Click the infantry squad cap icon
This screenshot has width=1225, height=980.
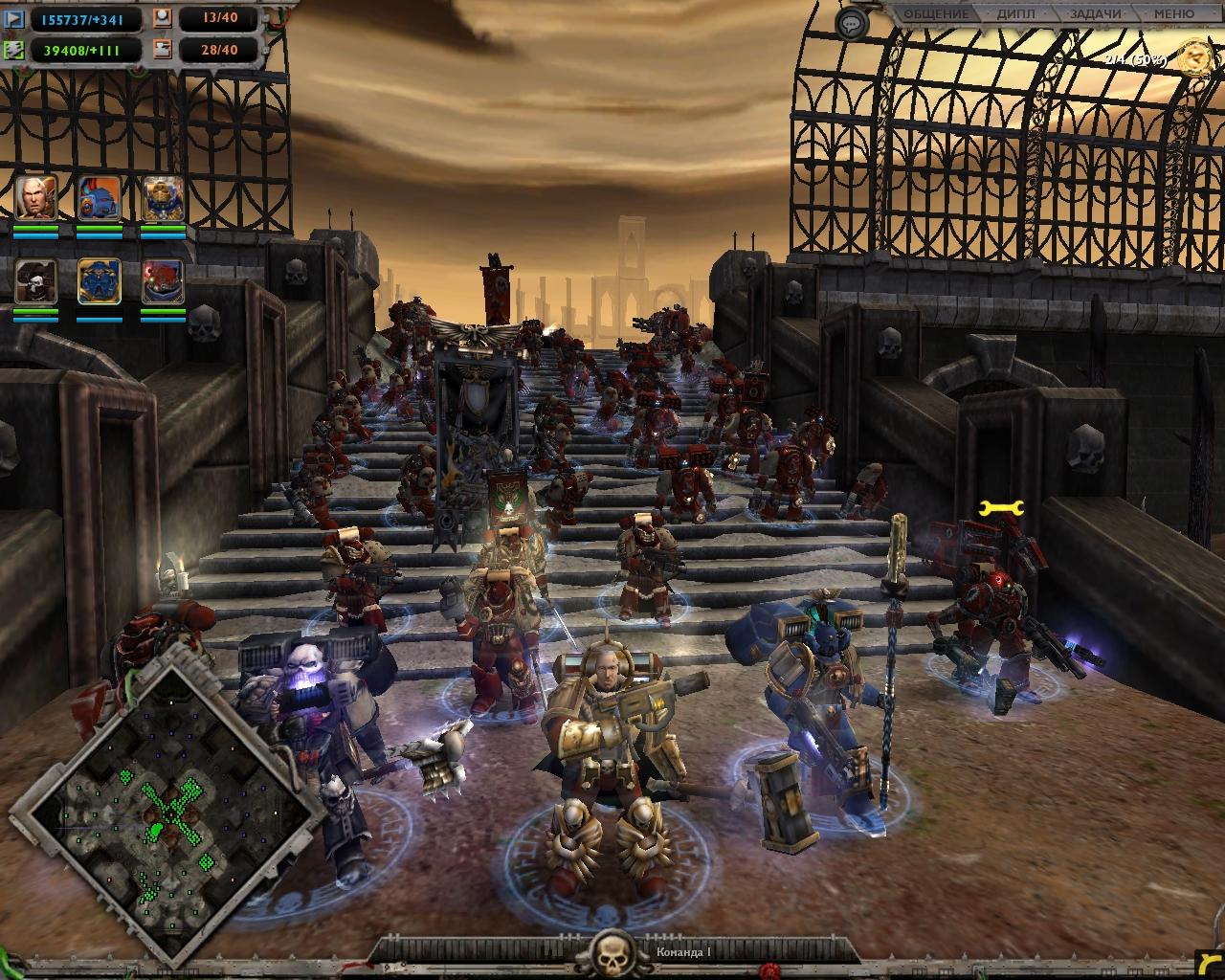click(x=163, y=18)
